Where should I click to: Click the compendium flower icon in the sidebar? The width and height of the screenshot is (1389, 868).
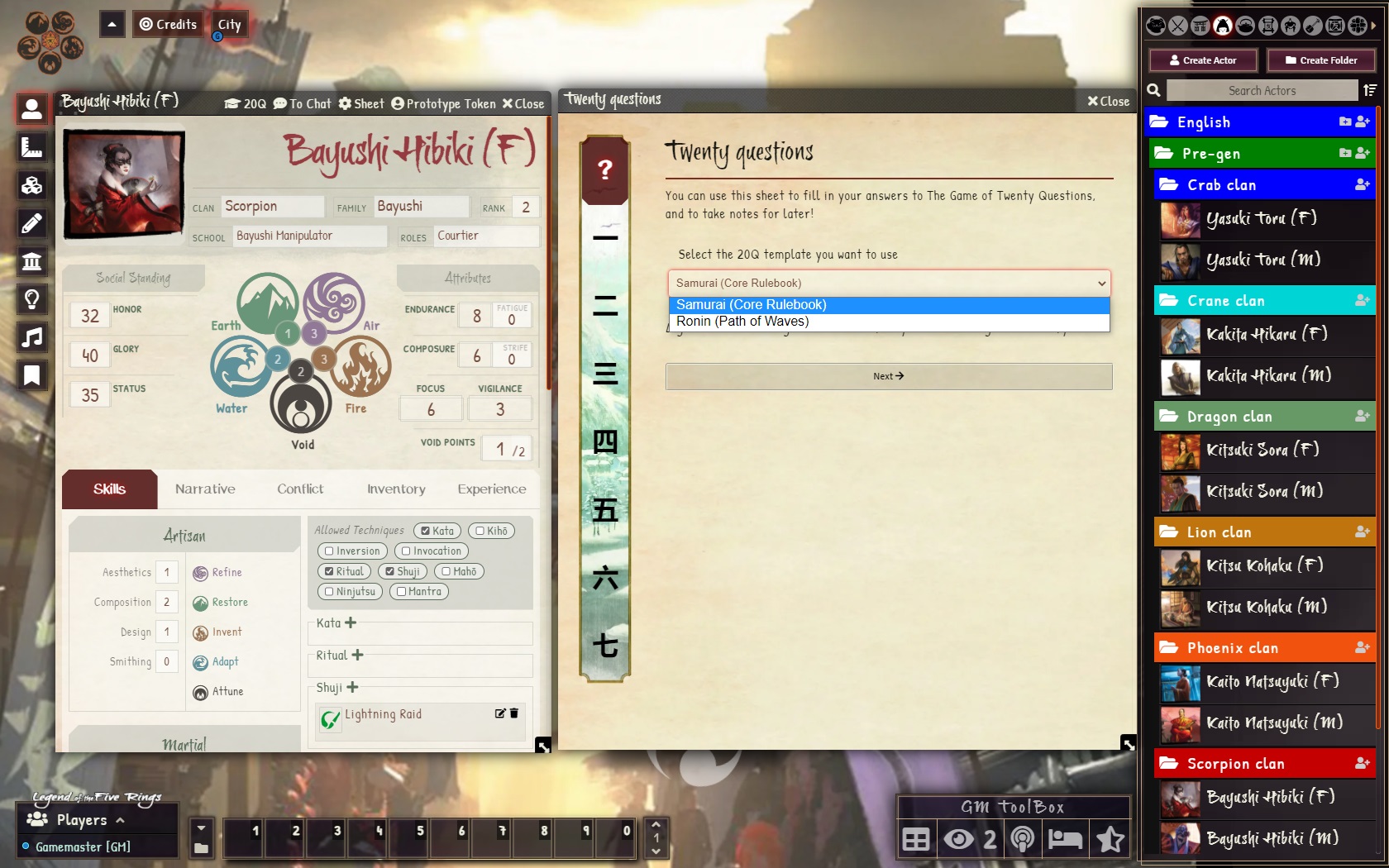tap(1359, 25)
